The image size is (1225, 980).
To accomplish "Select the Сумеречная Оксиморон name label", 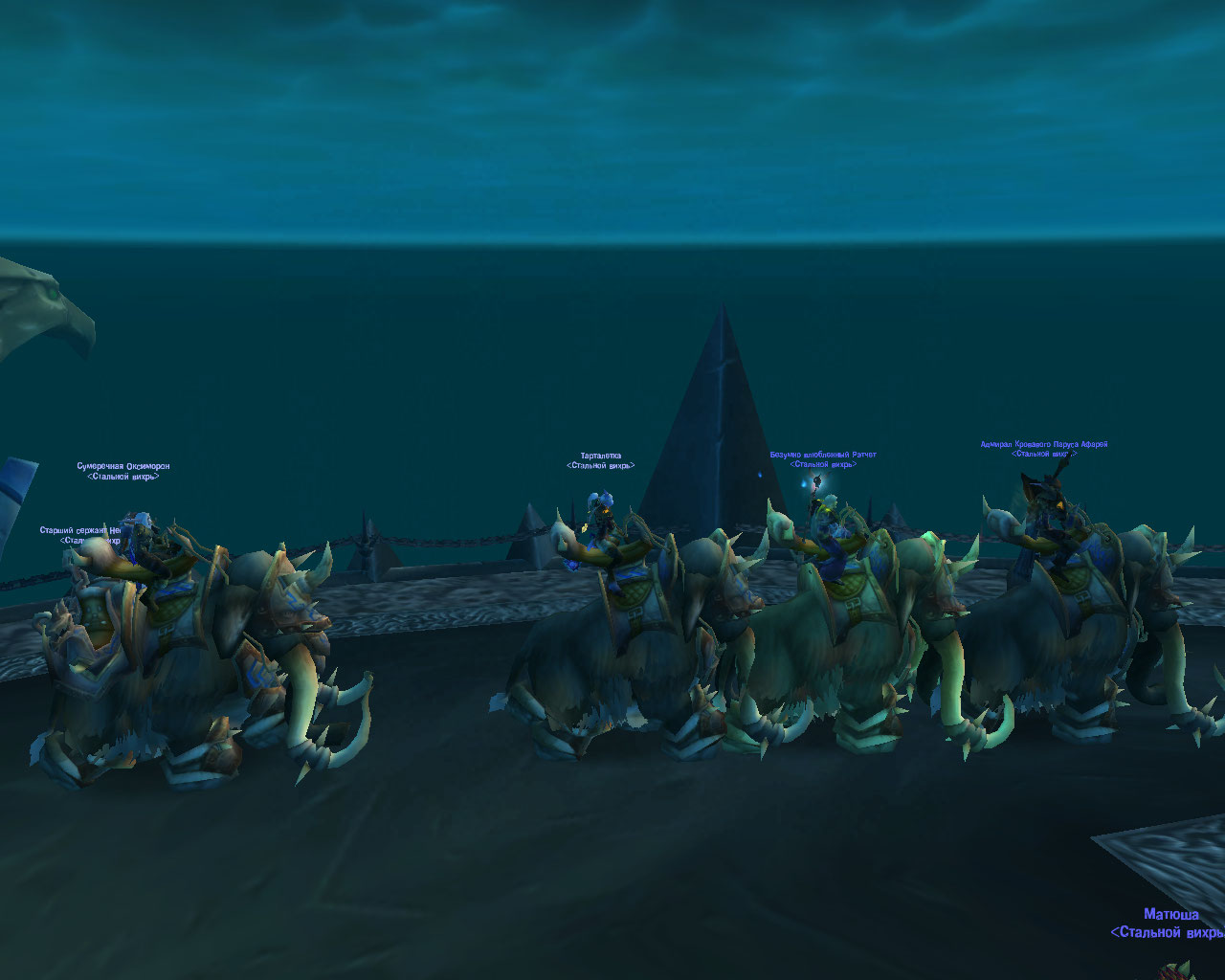I will (123, 466).
